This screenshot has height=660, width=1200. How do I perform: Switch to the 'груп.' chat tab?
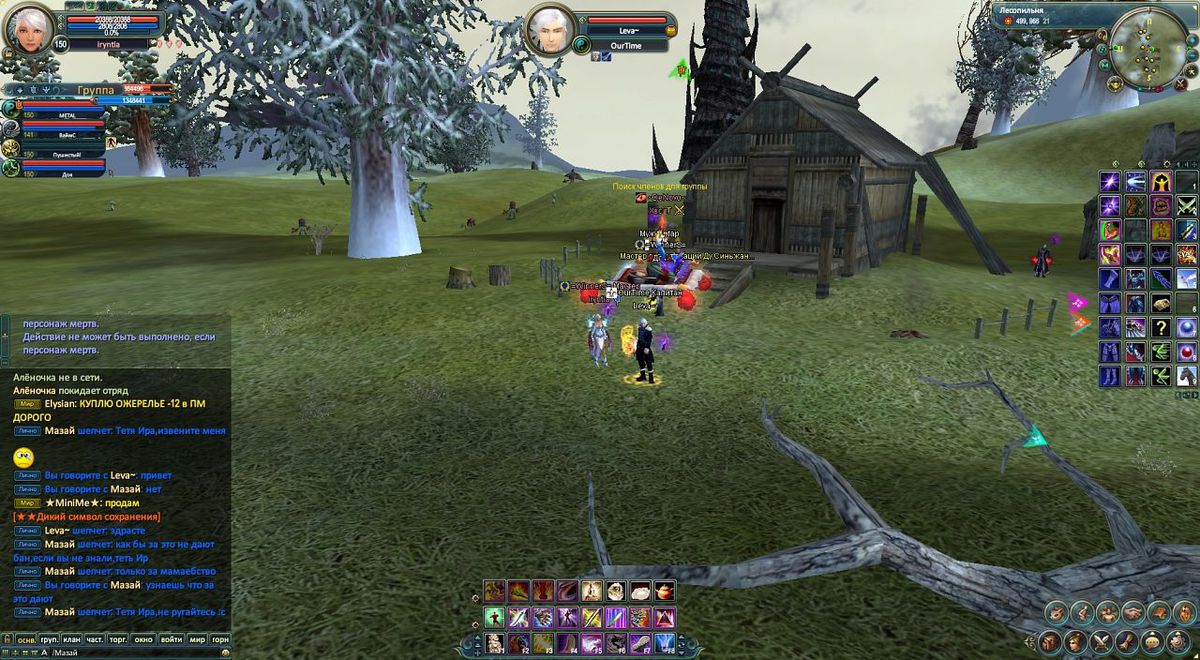pyautogui.click(x=48, y=638)
